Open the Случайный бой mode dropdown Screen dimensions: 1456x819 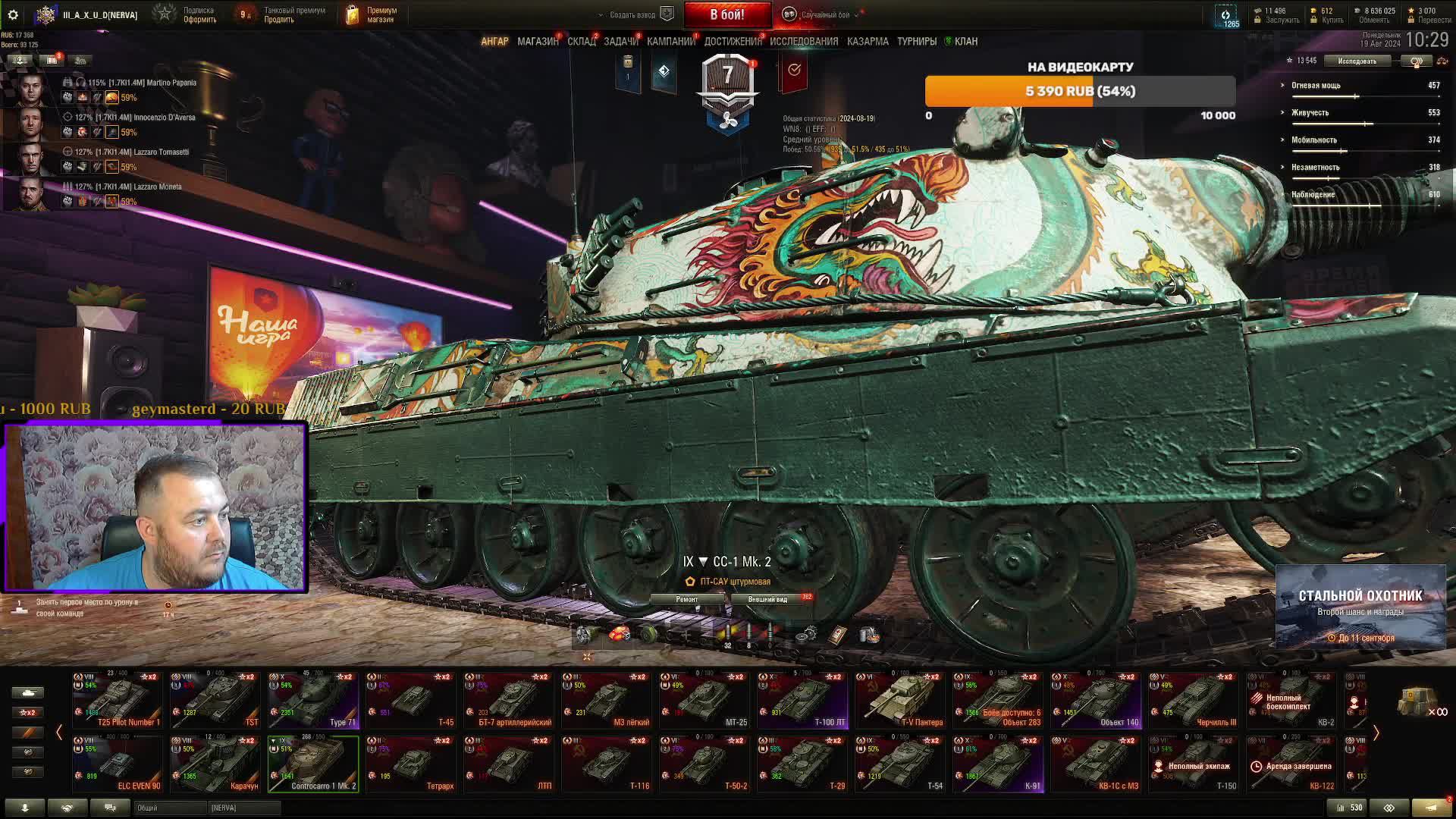[x=824, y=14]
